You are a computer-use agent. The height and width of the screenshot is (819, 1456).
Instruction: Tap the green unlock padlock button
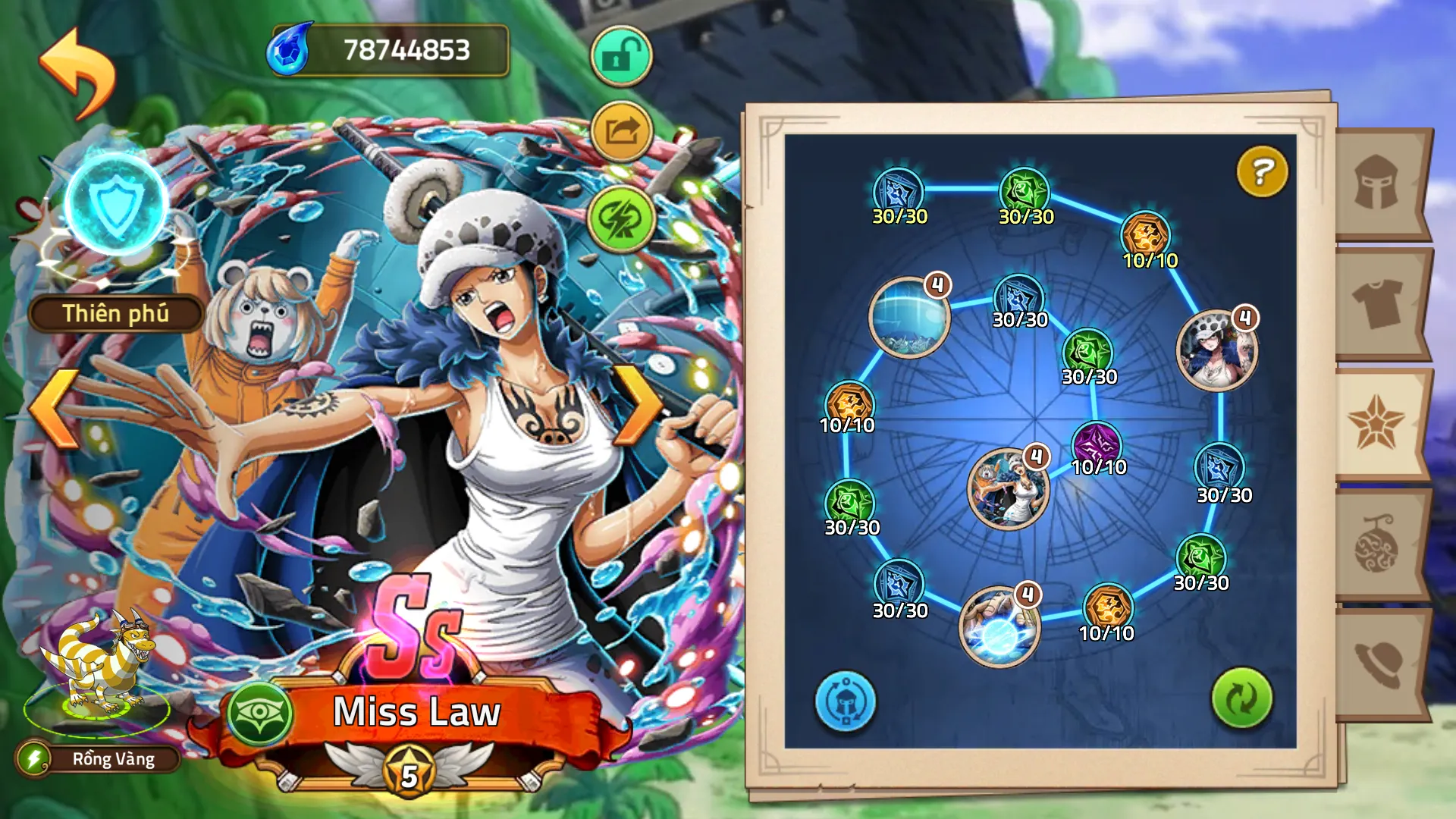click(621, 56)
